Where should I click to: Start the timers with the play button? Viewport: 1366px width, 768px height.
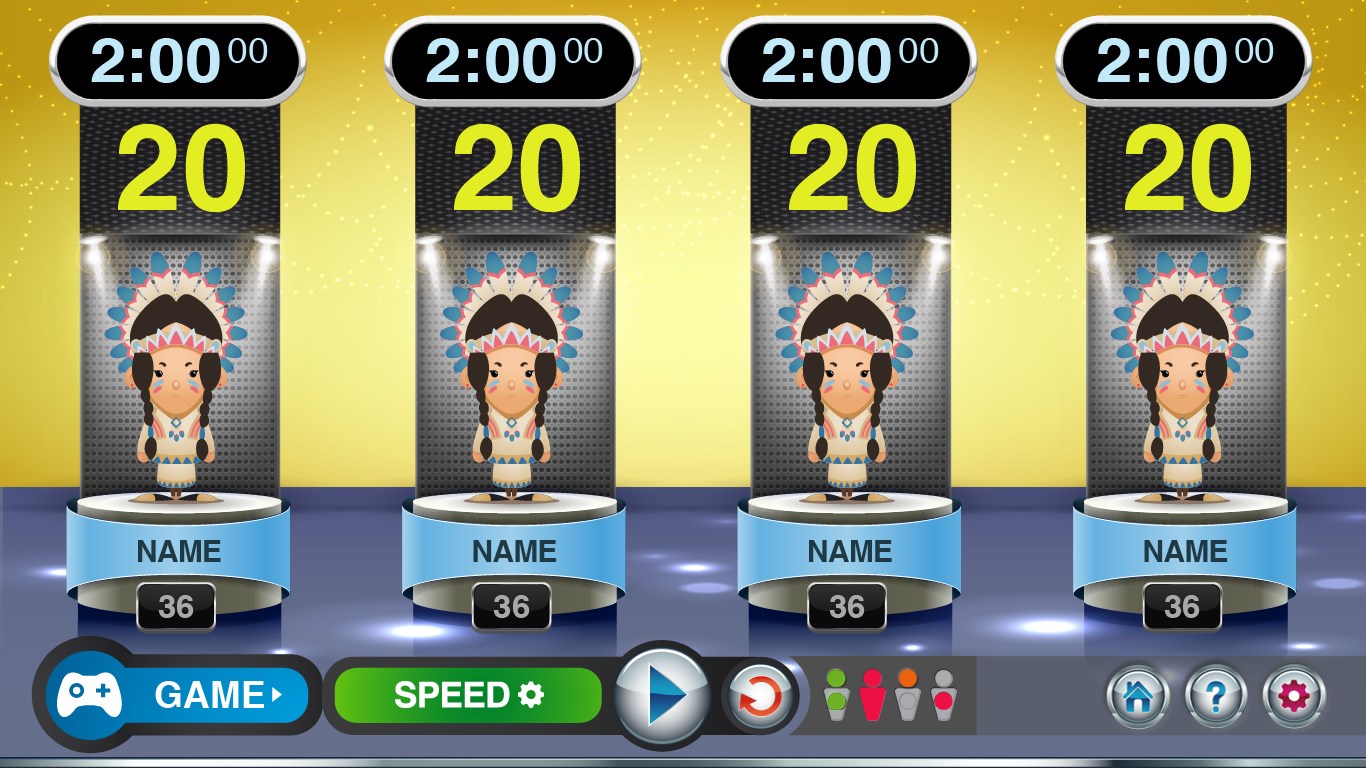click(661, 694)
